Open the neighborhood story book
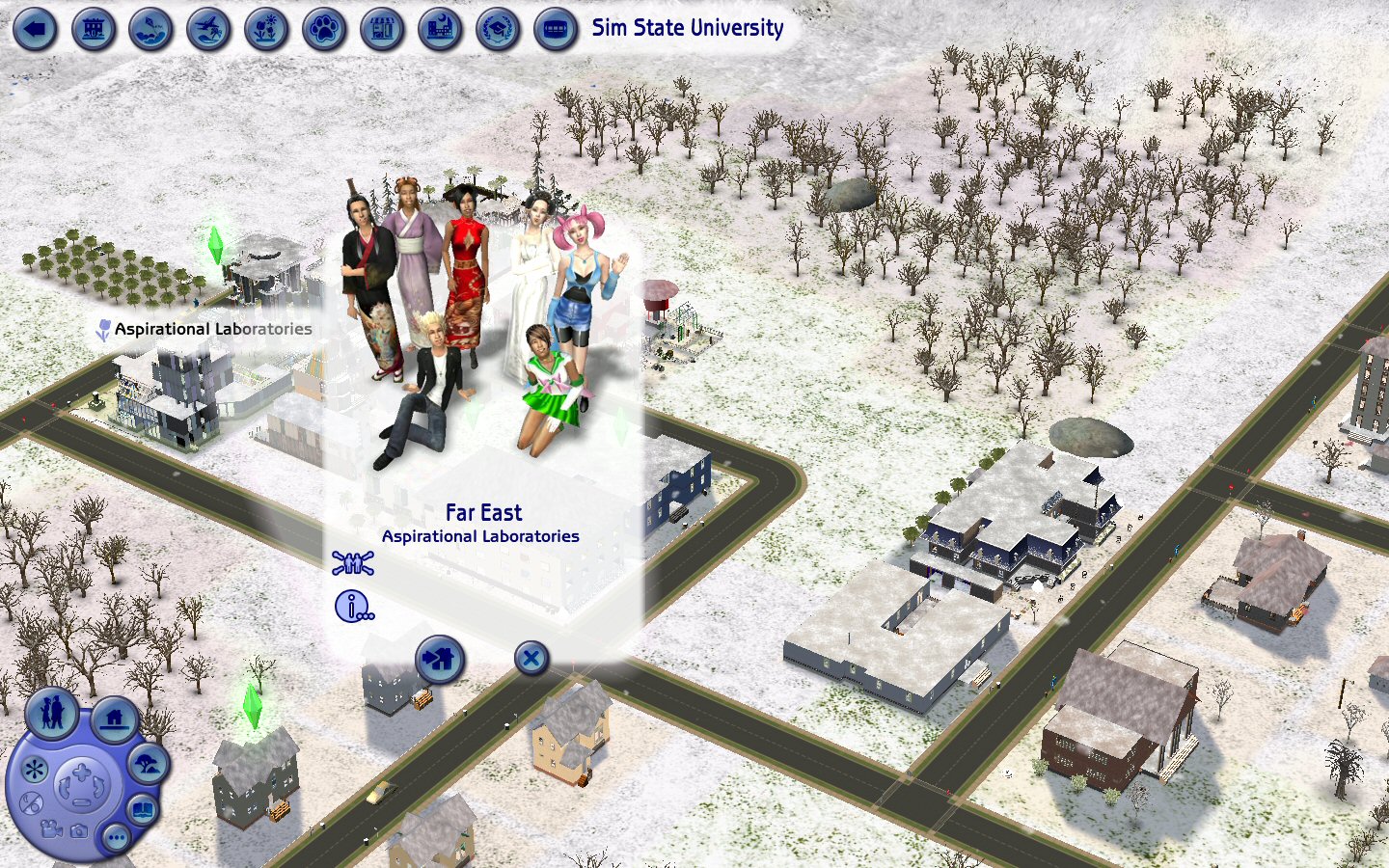The height and width of the screenshot is (868, 1389). (x=143, y=810)
